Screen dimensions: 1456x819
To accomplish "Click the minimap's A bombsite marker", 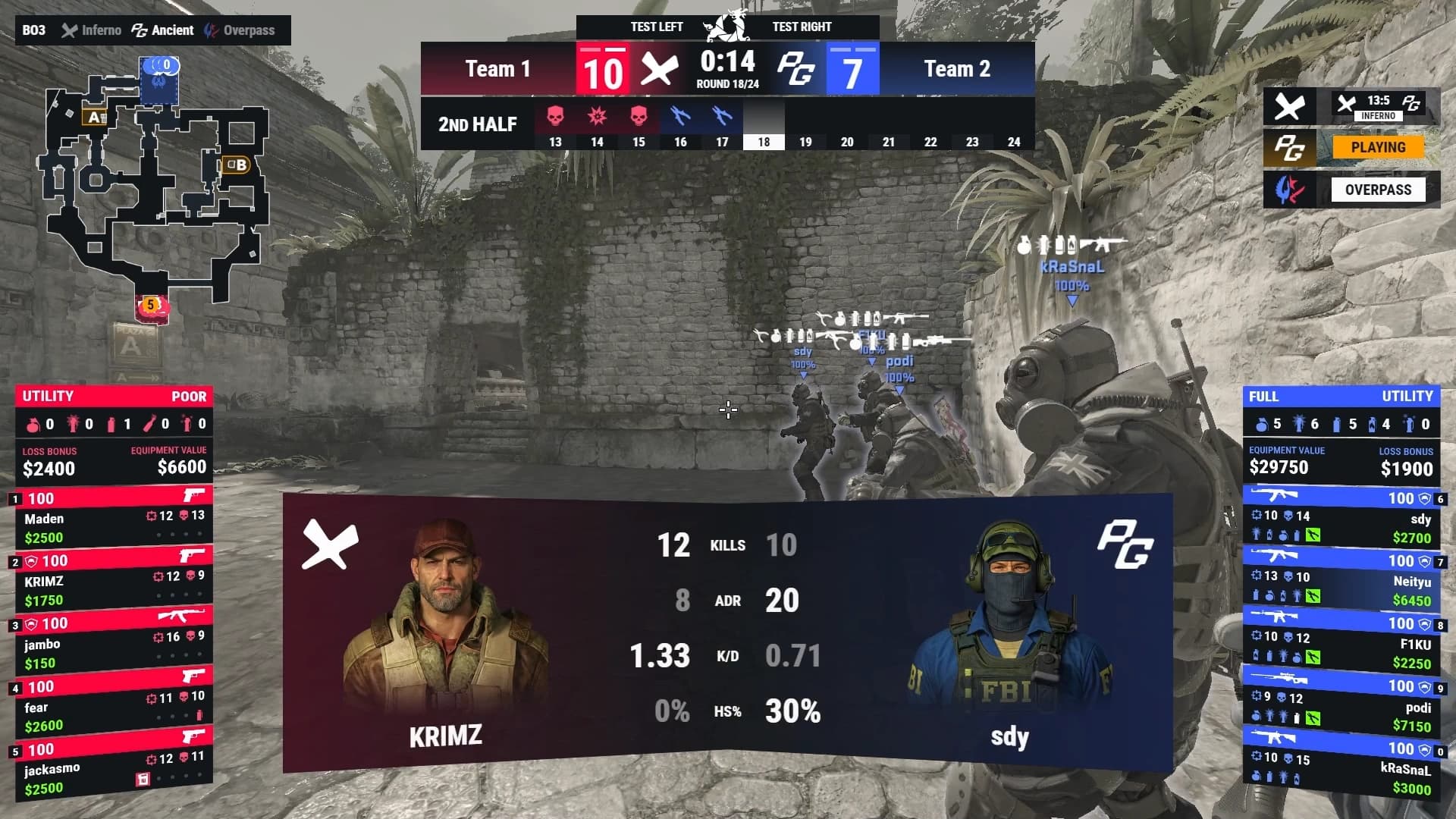I will pos(96,117).
